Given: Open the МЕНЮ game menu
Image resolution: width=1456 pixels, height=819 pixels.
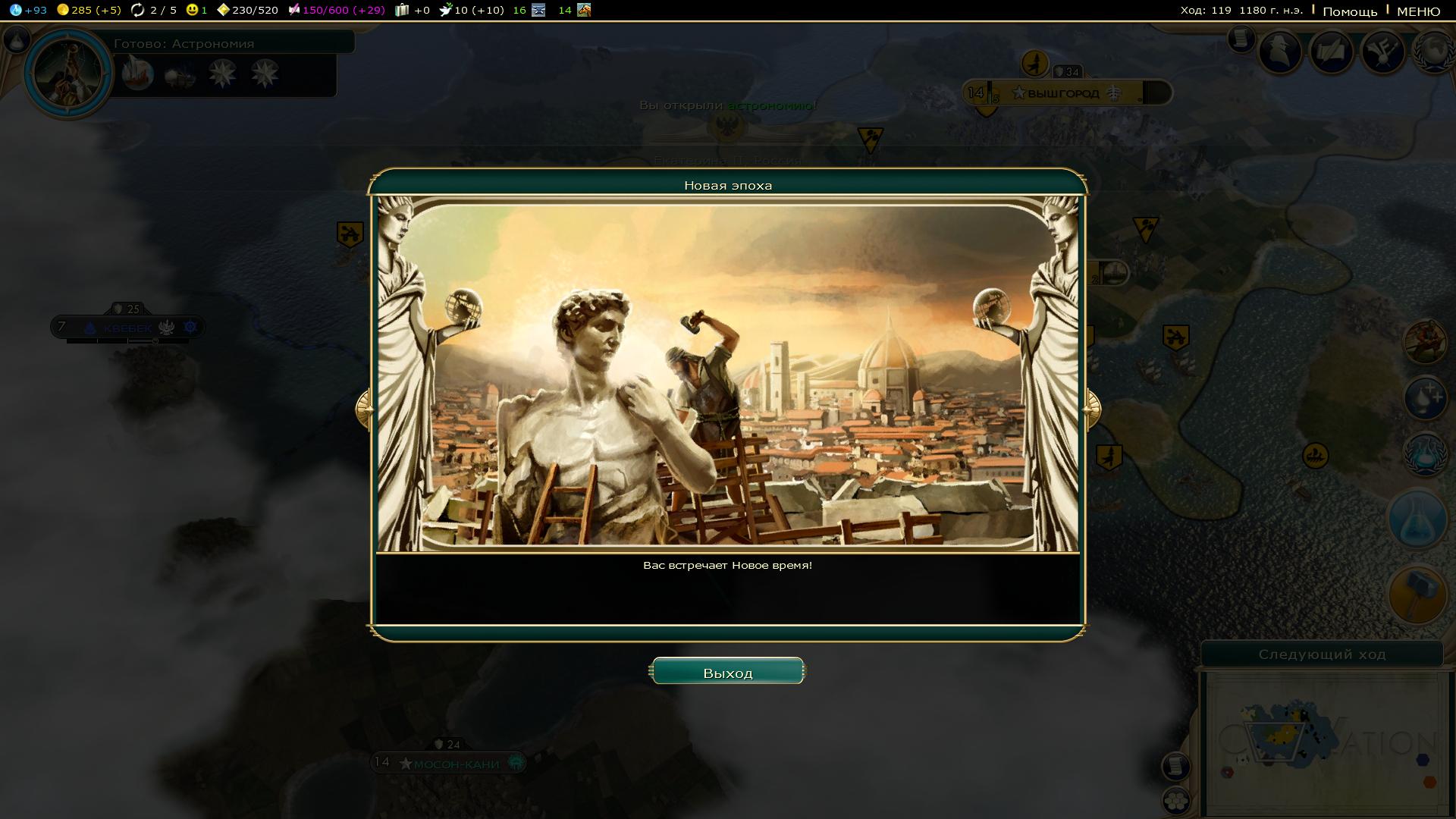Looking at the screenshot, I should click(x=1418, y=11).
